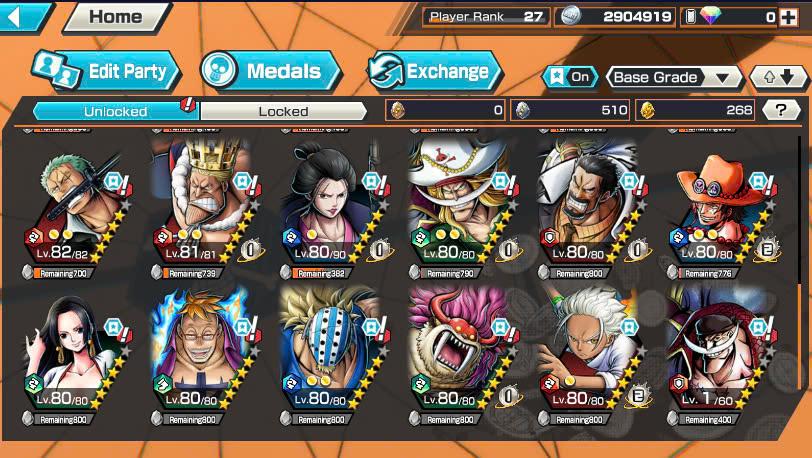
Task: Toggle the bookmark On filter
Action: click(568, 77)
